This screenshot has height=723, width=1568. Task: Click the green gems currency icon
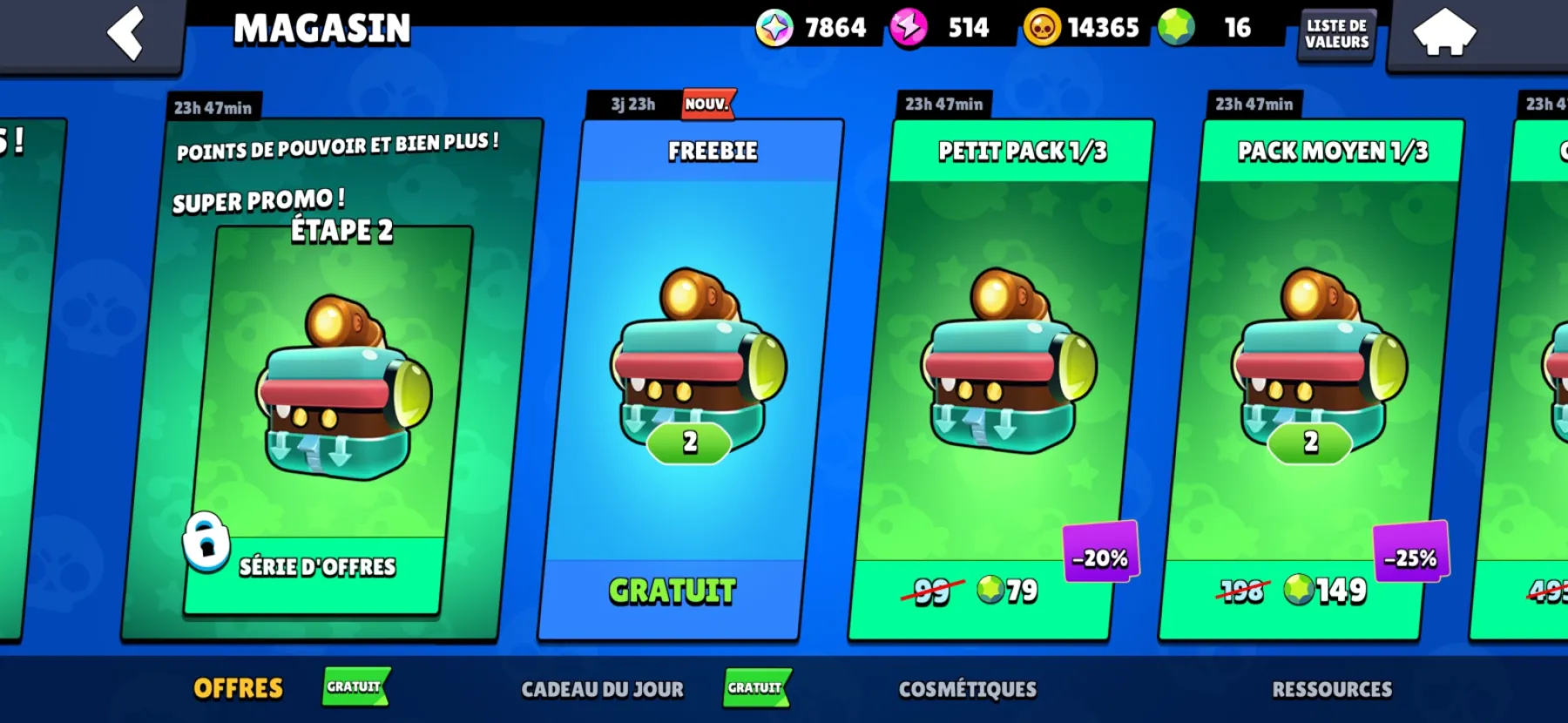[x=1176, y=27]
